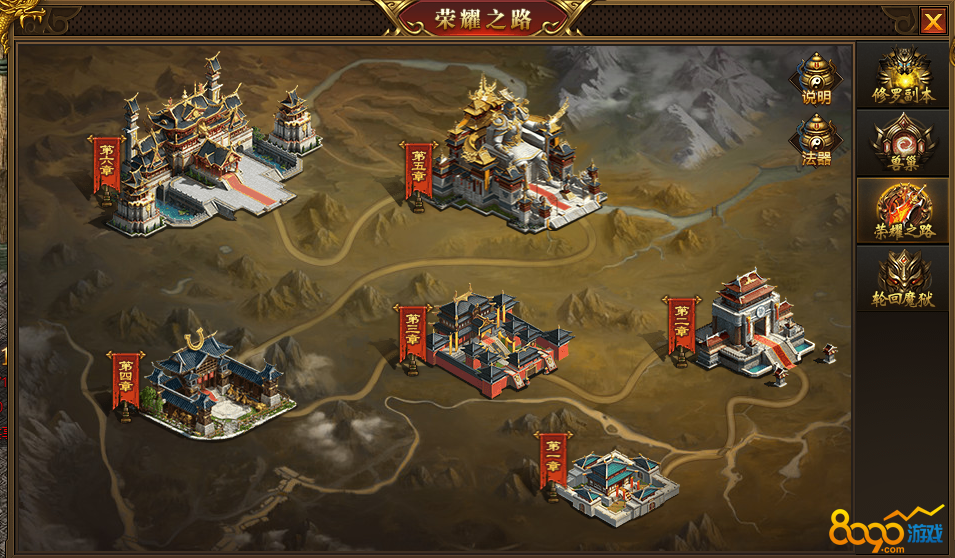The width and height of the screenshot is (955, 558).
Task: Close the 荣耀之路 window
Action: (x=933, y=21)
